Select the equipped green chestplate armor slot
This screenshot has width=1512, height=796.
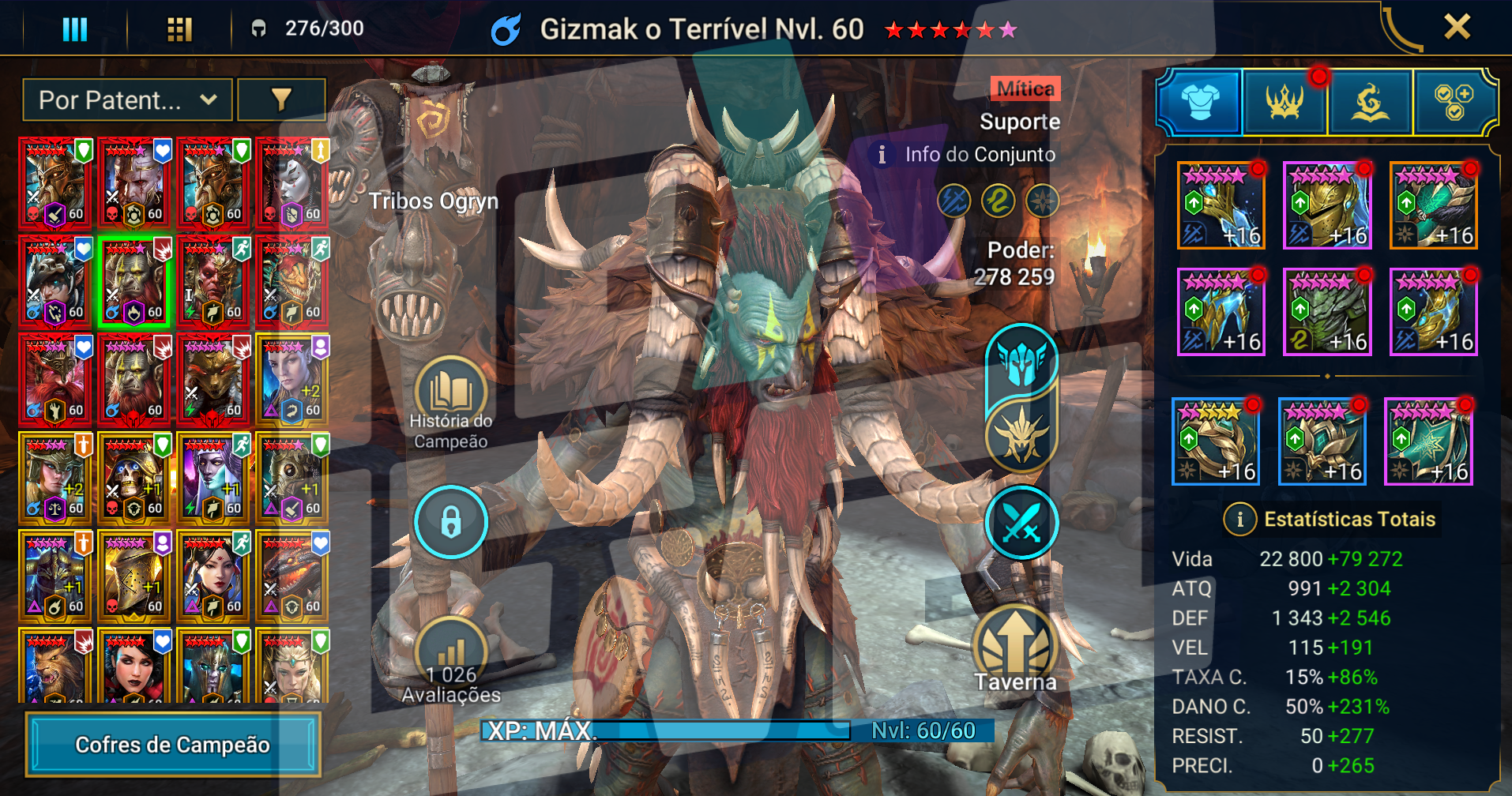[x=1327, y=312]
